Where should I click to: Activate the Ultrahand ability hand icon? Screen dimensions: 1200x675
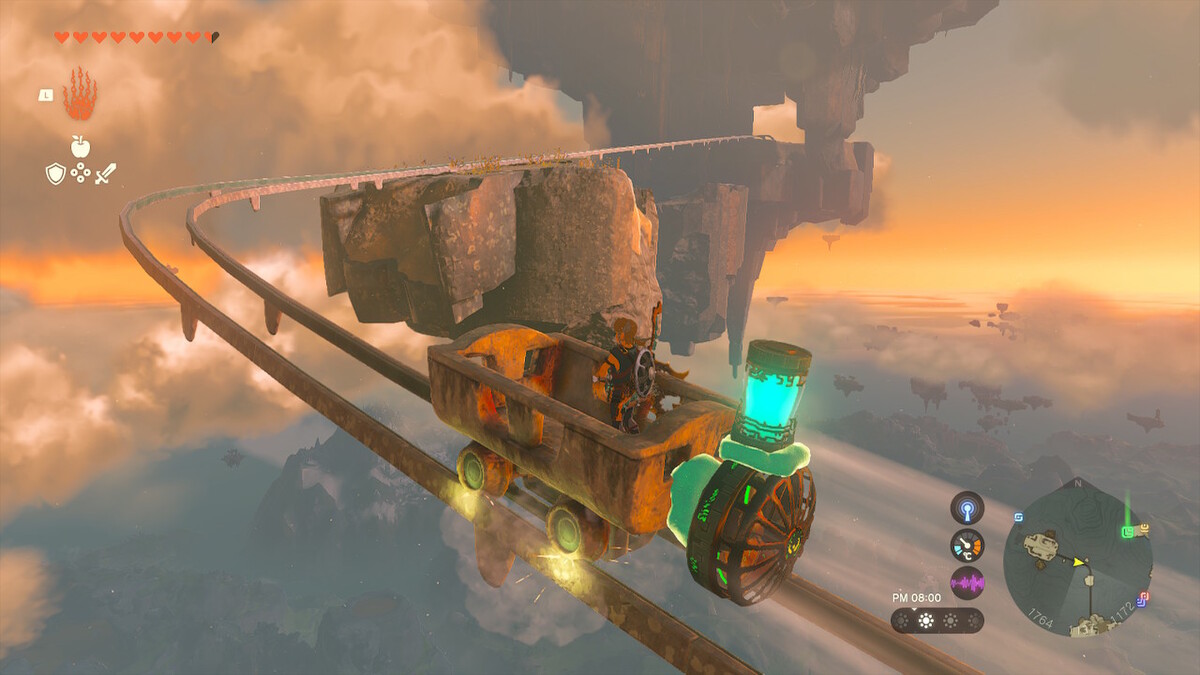79,95
